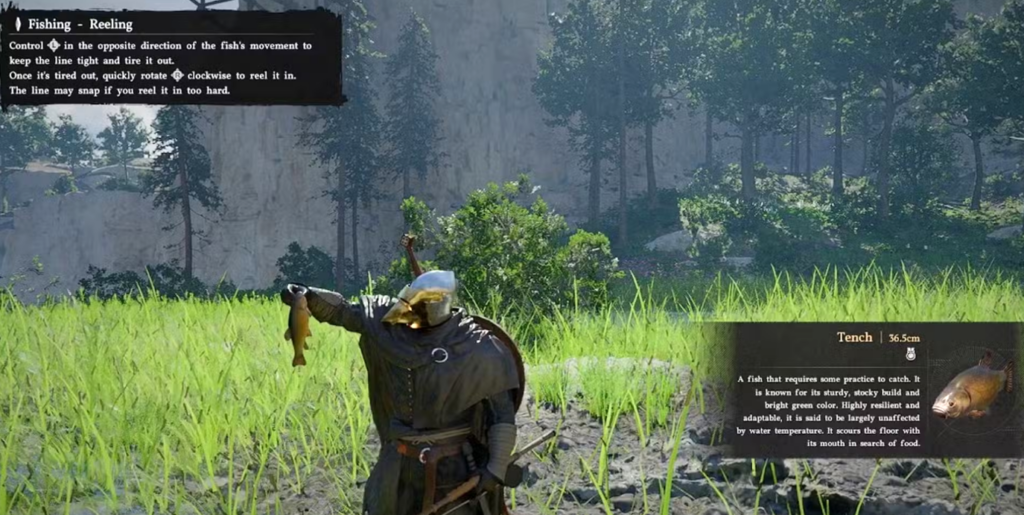
Task: Click the Tench fish portrait in the catch panel
Action: (971, 388)
